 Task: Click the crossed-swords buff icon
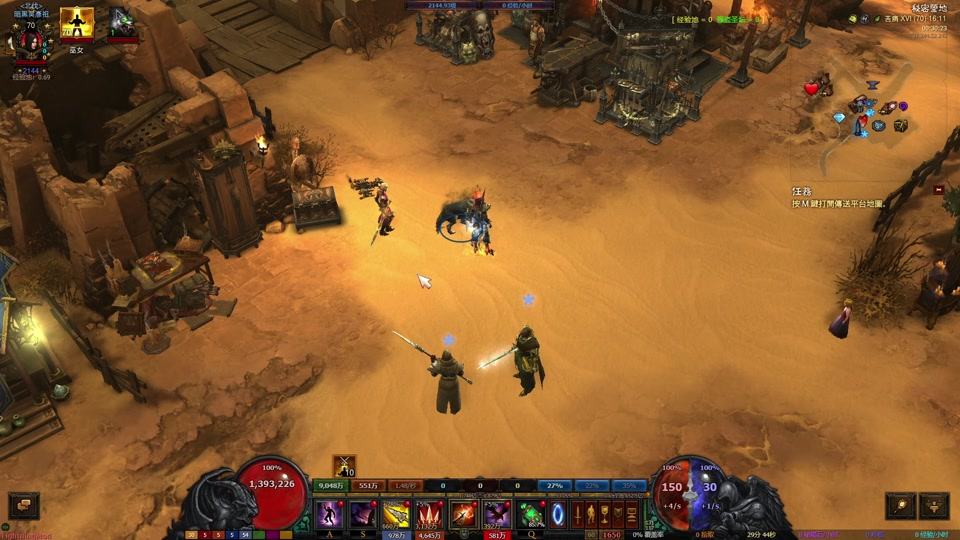(345, 466)
